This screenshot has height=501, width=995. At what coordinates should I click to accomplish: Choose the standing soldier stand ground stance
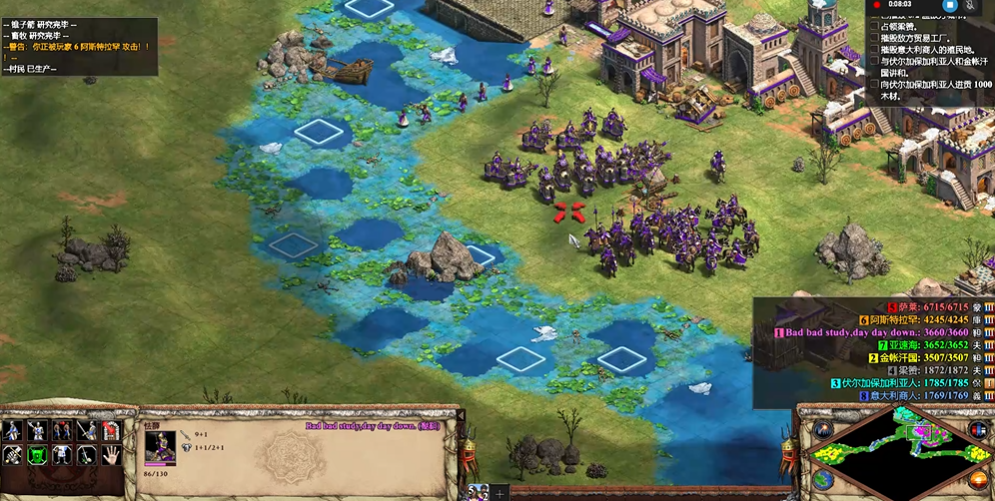pyautogui.click(x=62, y=456)
